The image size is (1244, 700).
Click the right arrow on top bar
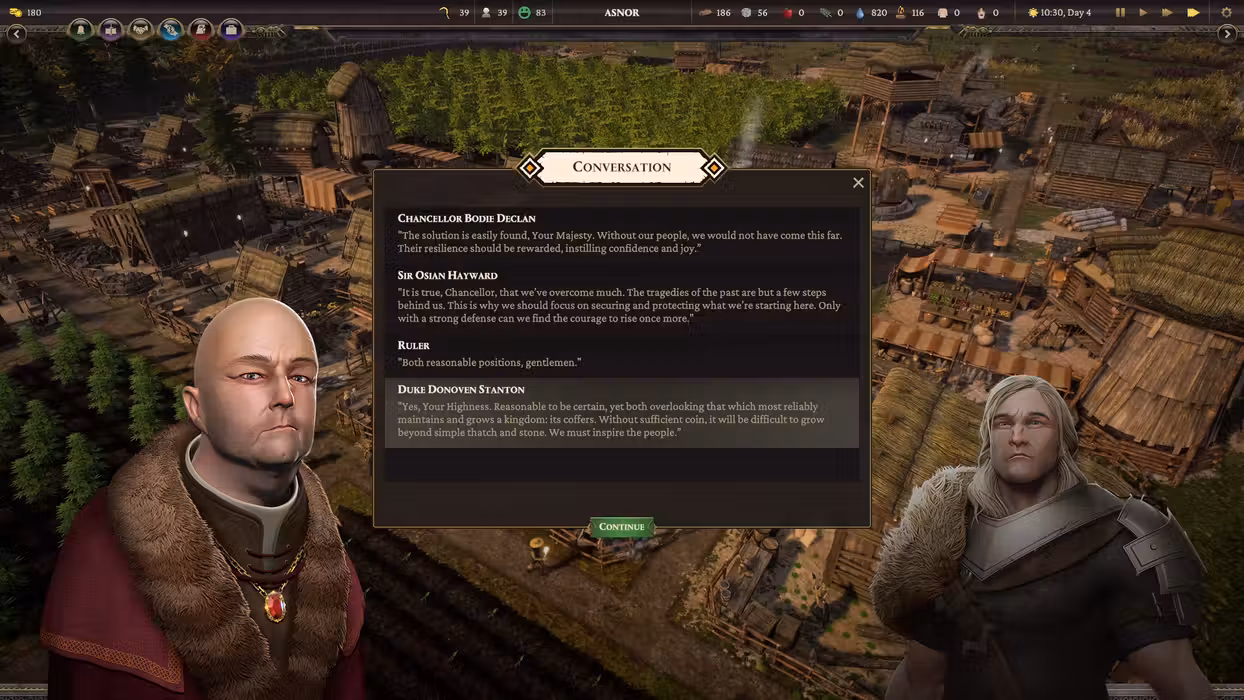(1227, 33)
